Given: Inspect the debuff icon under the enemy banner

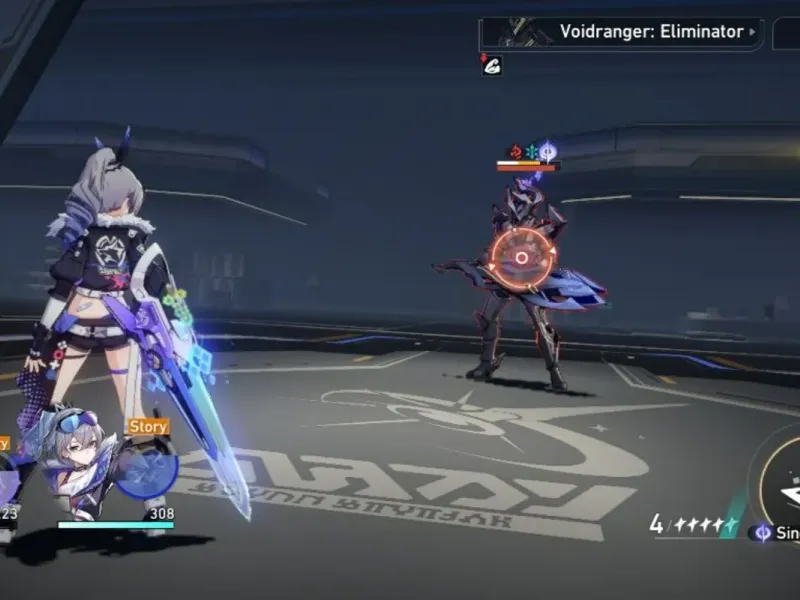Looking at the screenshot, I should (491, 66).
